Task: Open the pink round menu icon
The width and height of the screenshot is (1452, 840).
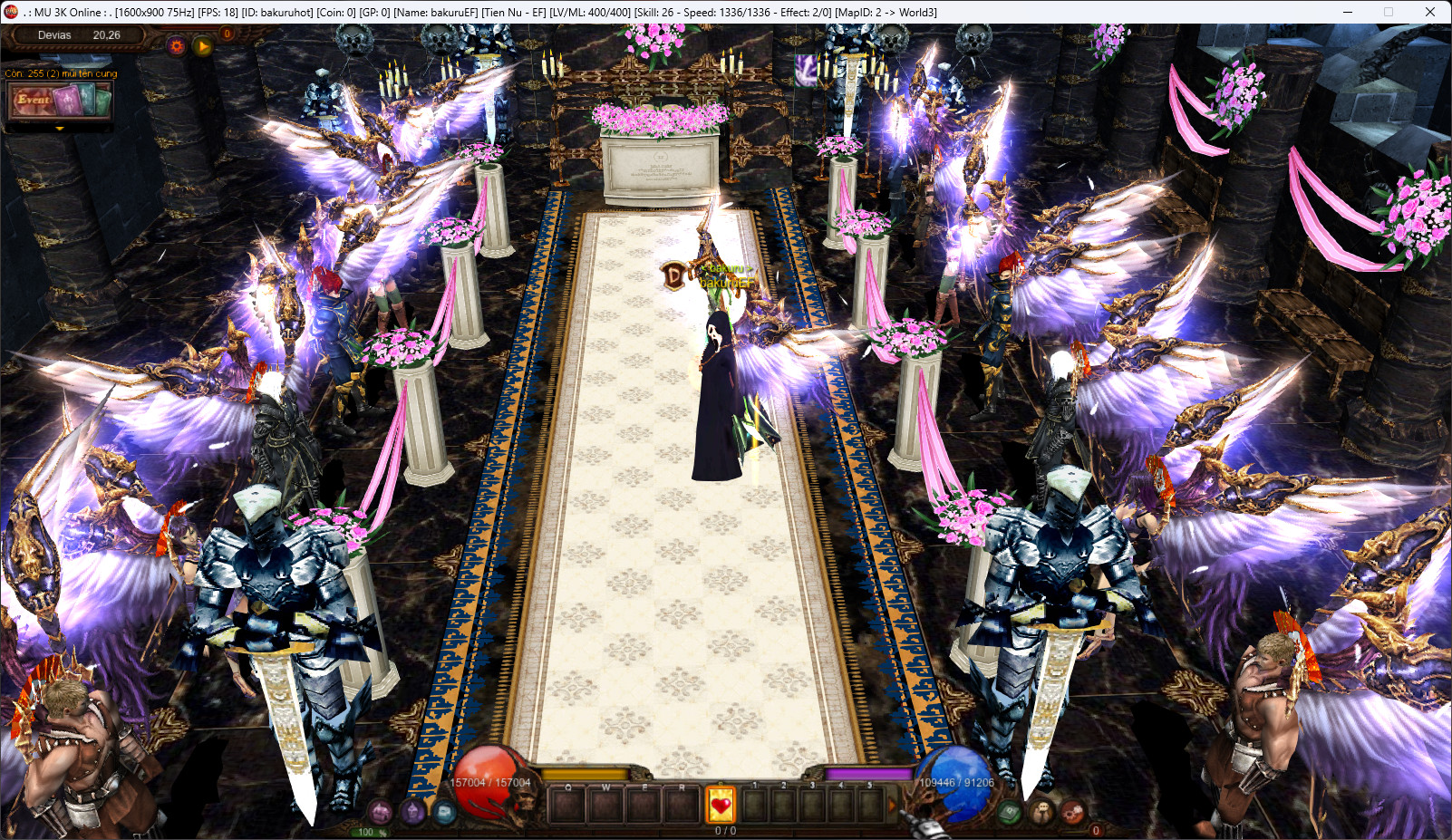Action: (x=381, y=811)
